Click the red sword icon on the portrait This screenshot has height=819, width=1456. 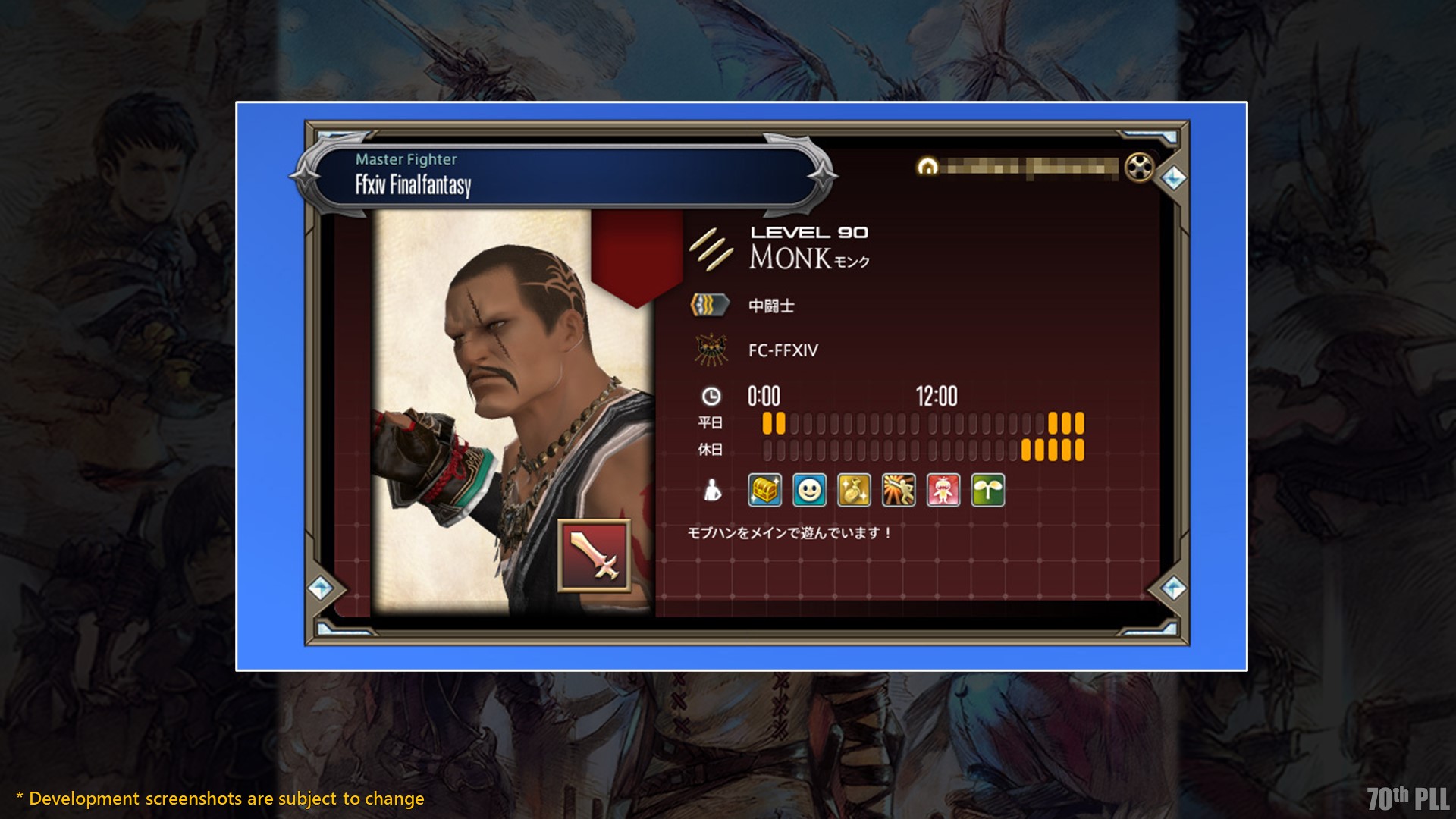[x=595, y=556]
